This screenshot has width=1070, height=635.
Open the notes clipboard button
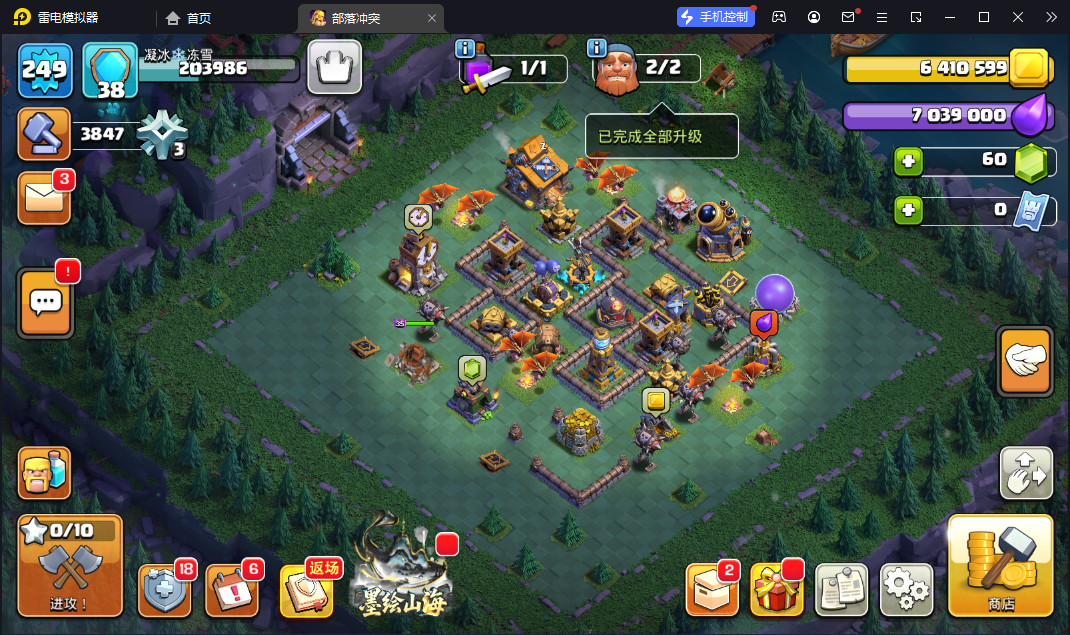tap(841, 590)
